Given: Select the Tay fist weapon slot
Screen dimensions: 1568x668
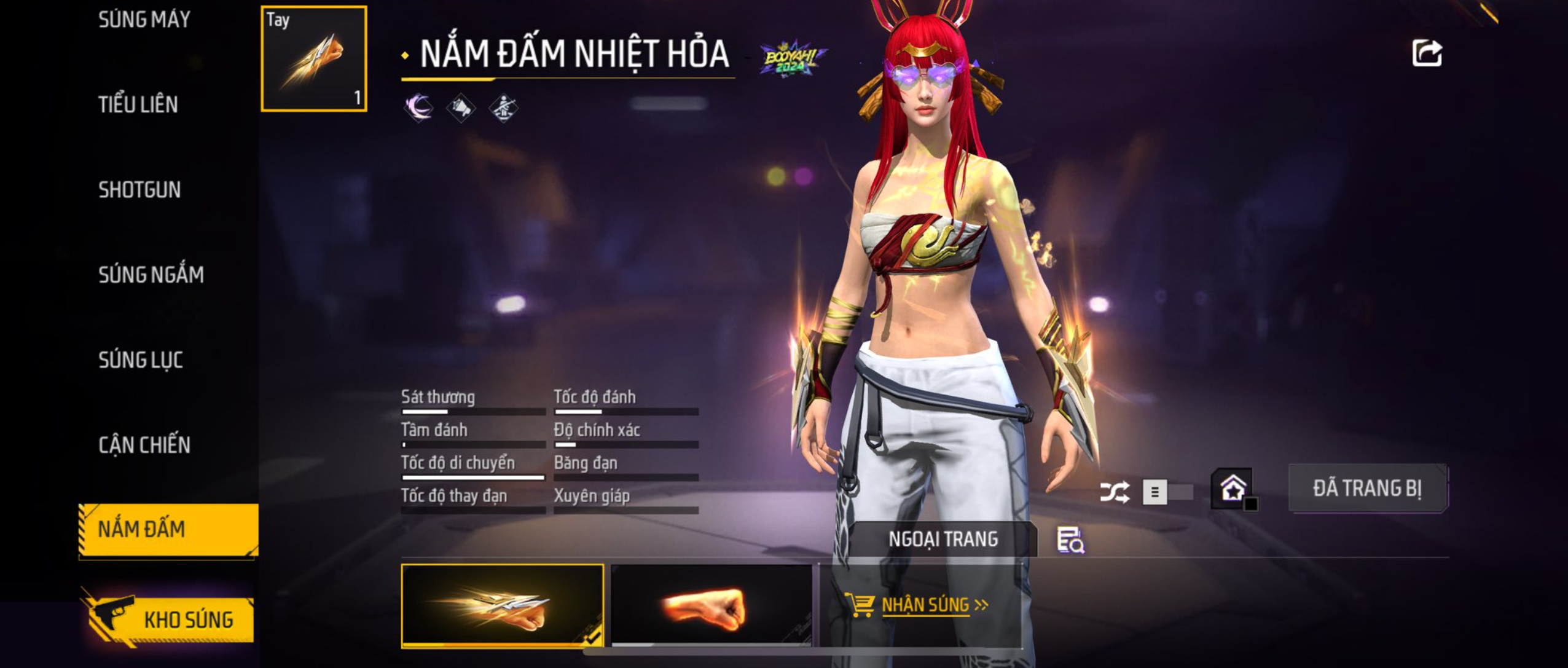Looking at the screenshot, I should coord(314,59).
